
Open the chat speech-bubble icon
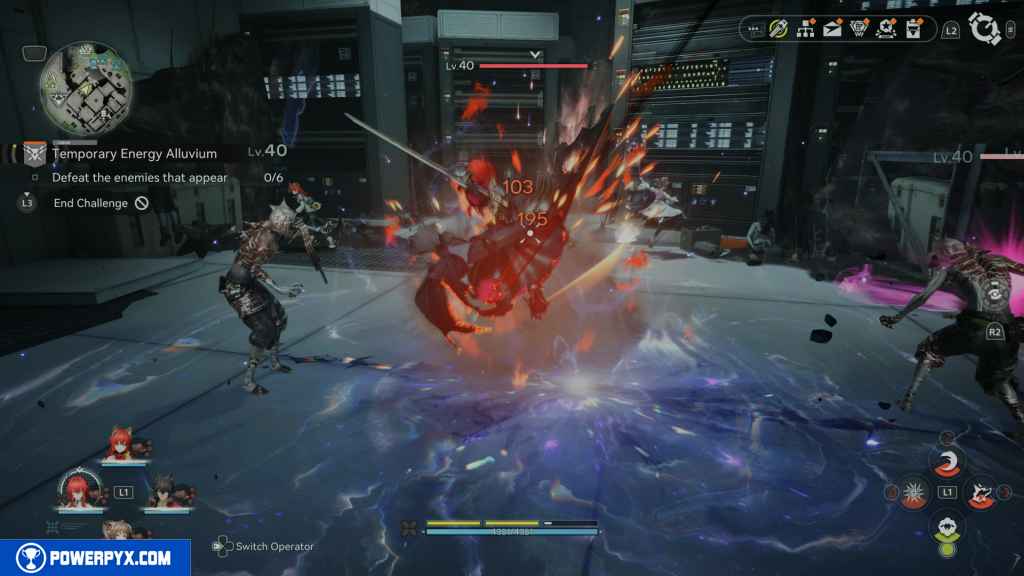point(755,29)
